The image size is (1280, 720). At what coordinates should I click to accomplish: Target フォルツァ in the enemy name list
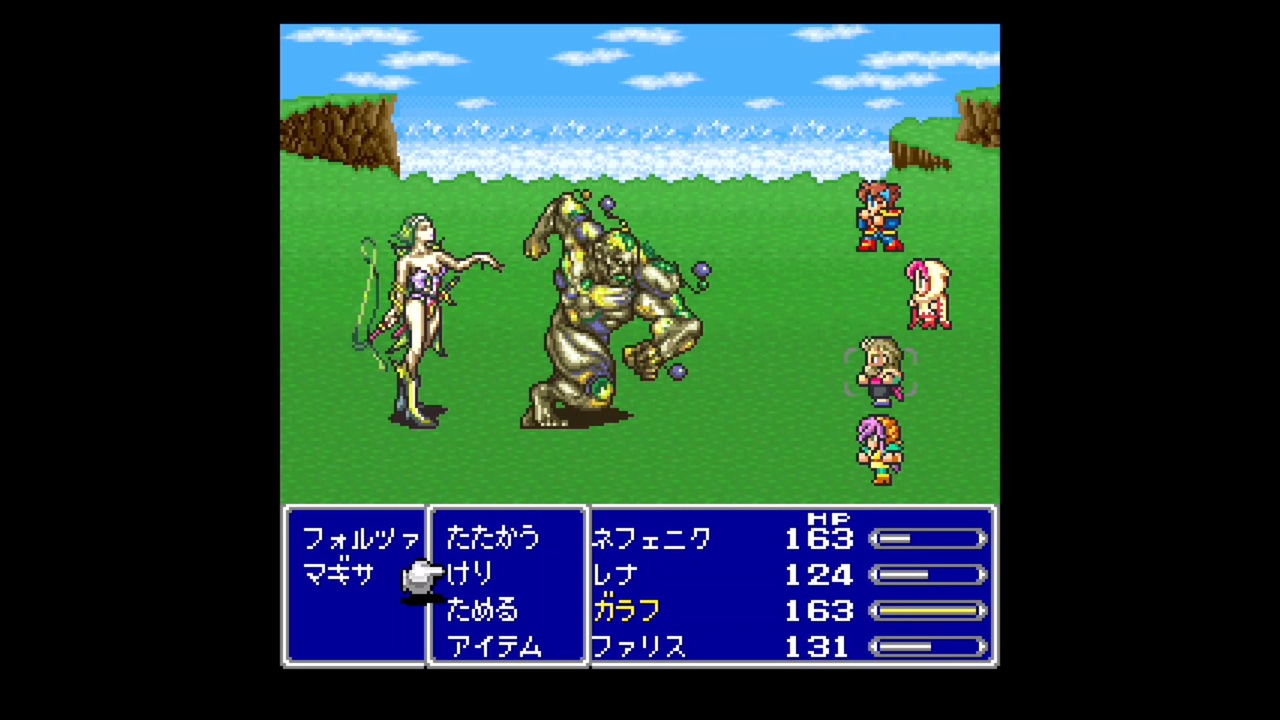pos(360,538)
